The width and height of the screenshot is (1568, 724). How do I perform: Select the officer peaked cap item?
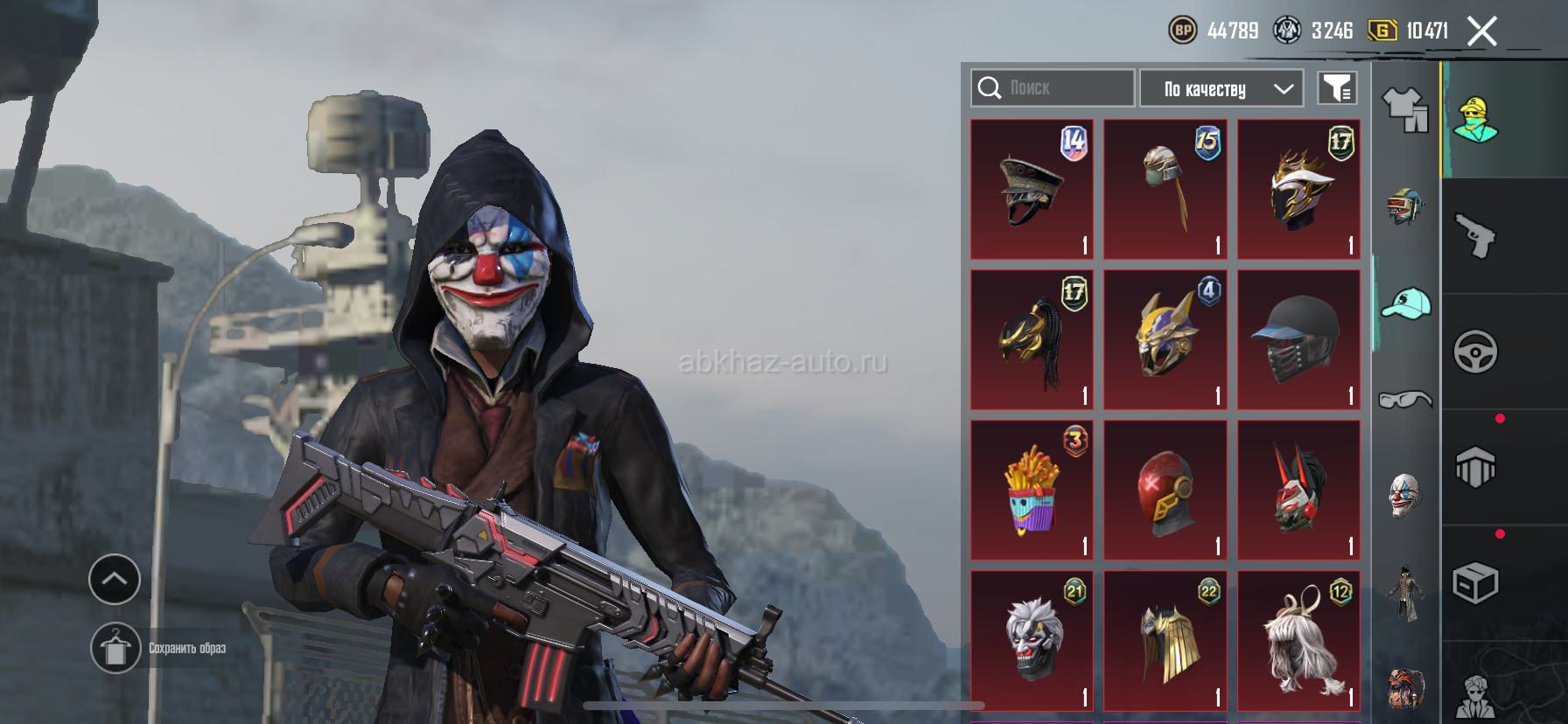(x=1032, y=190)
